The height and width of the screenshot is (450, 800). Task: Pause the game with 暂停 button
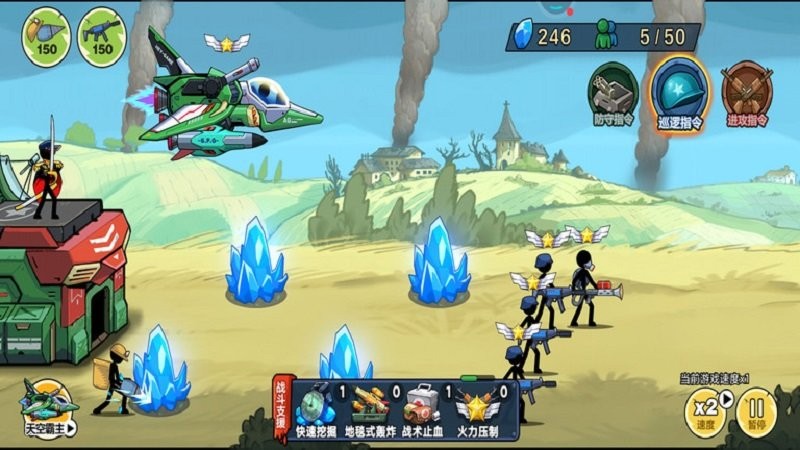tap(757, 410)
